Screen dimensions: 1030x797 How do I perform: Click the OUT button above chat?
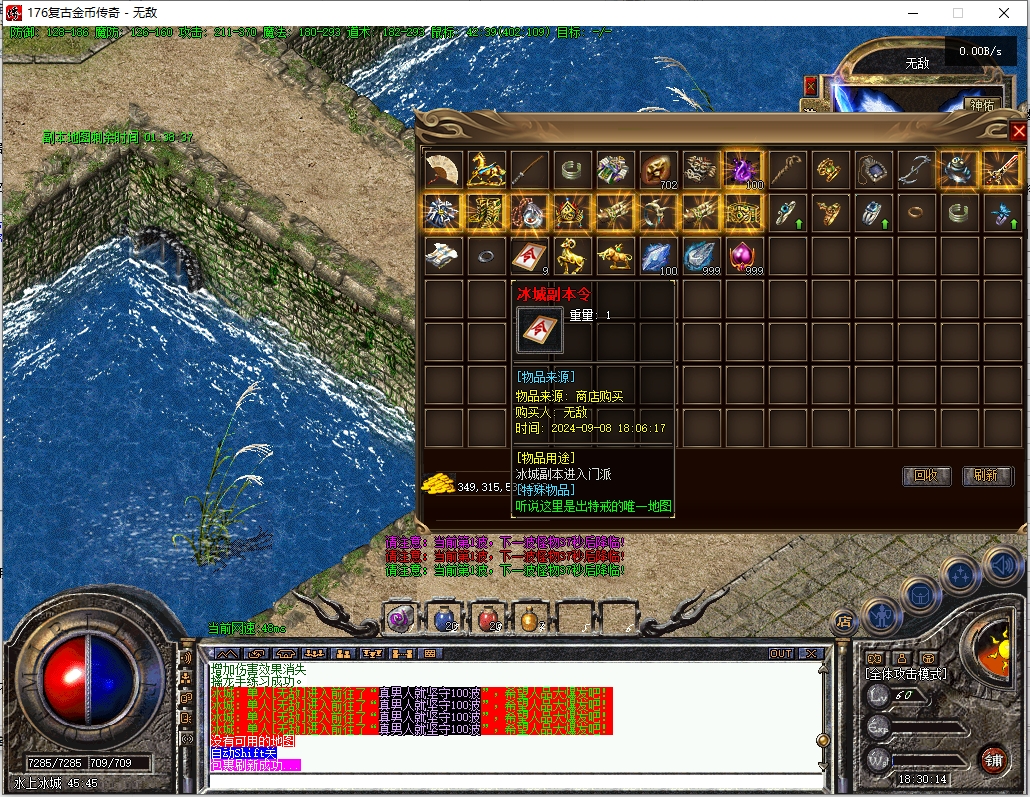point(781,653)
